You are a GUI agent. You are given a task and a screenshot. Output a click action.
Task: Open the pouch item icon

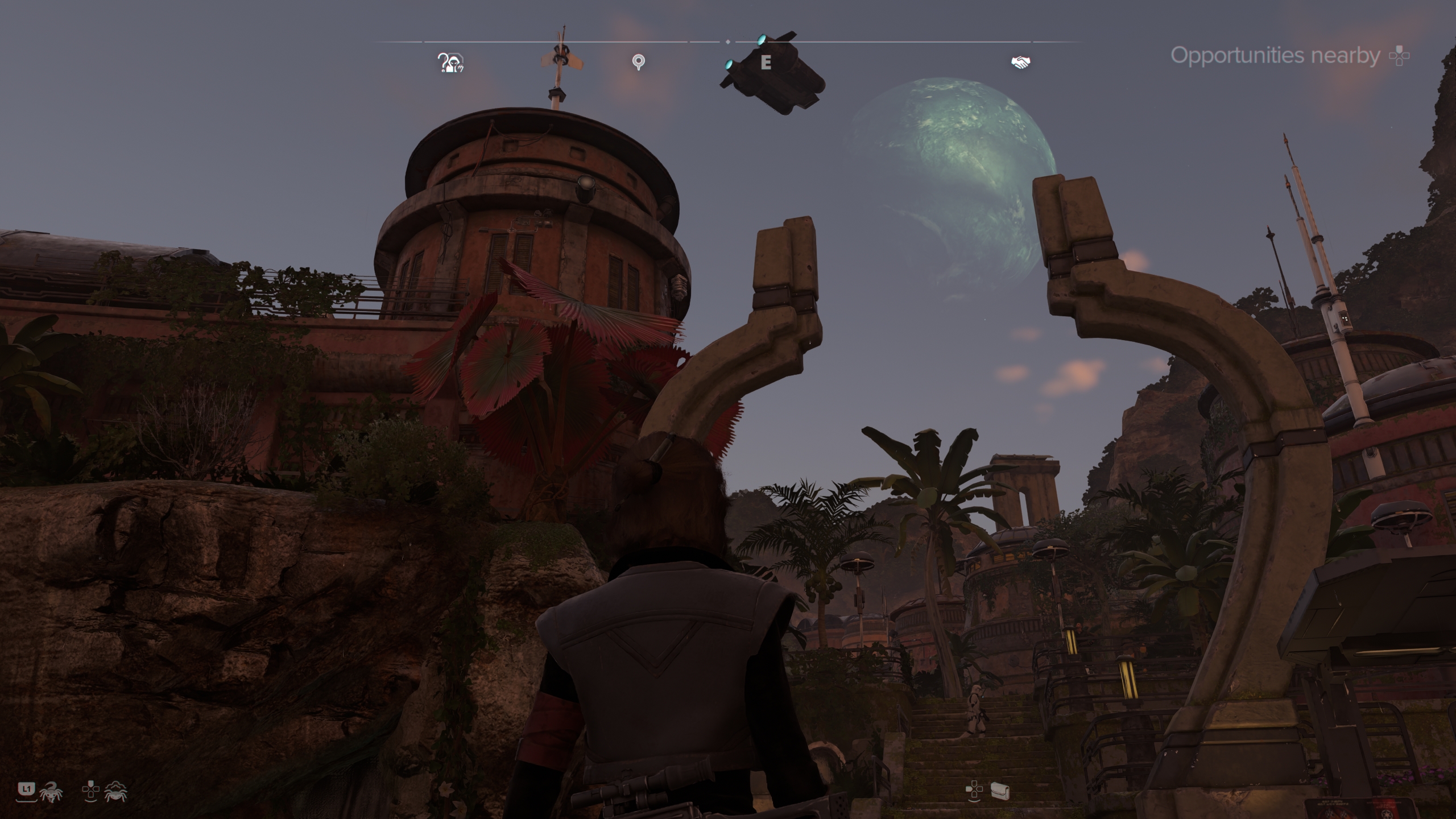coord(999,790)
